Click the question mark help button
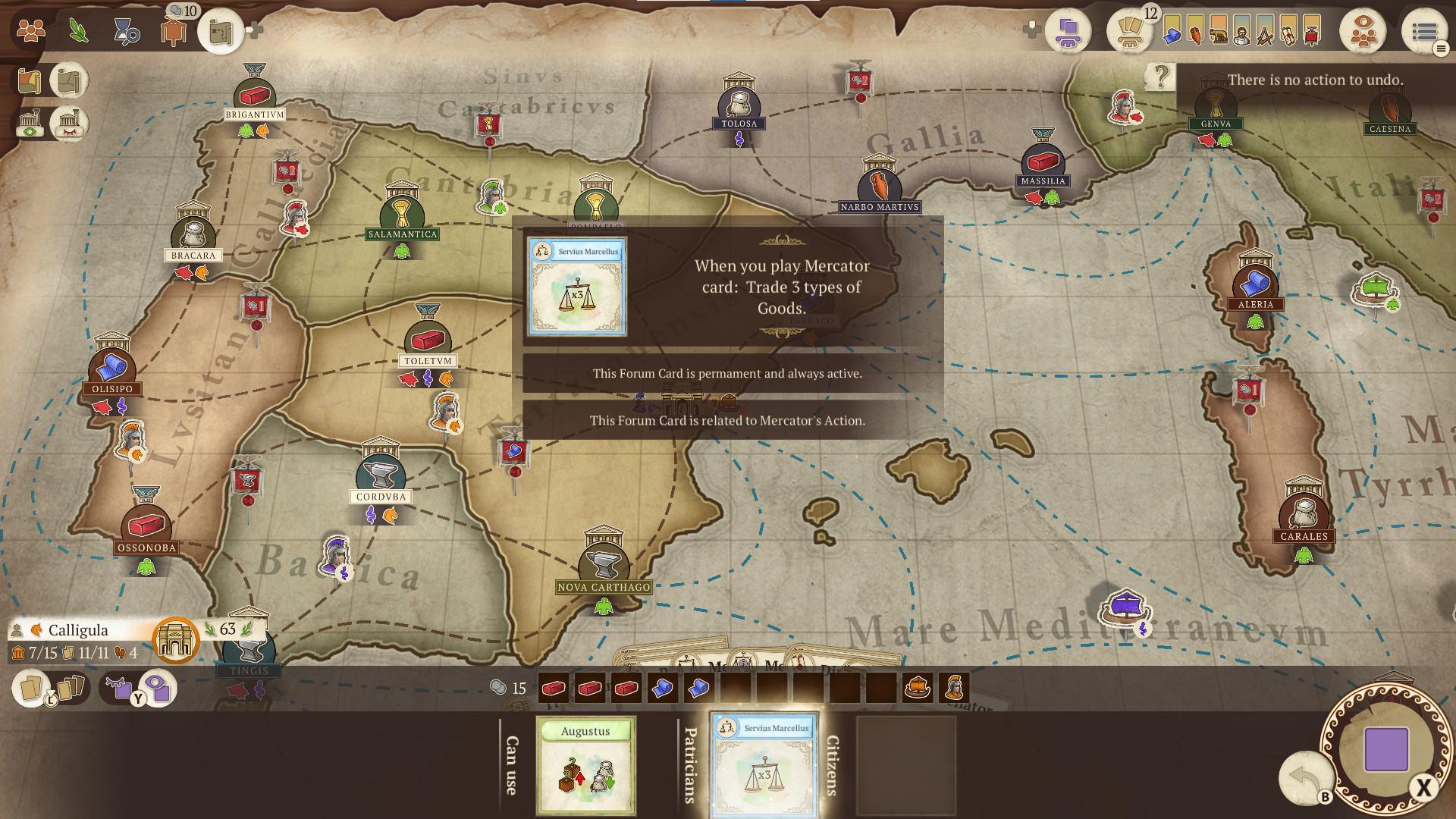1456x819 pixels. (1159, 75)
